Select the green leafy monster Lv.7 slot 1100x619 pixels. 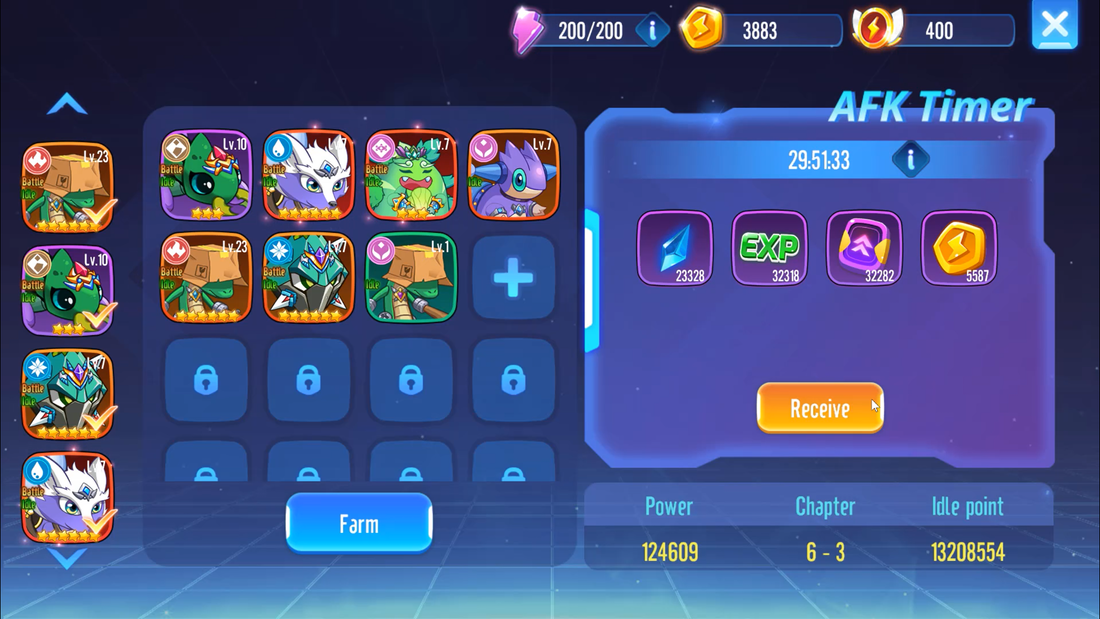tap(411, 175)
